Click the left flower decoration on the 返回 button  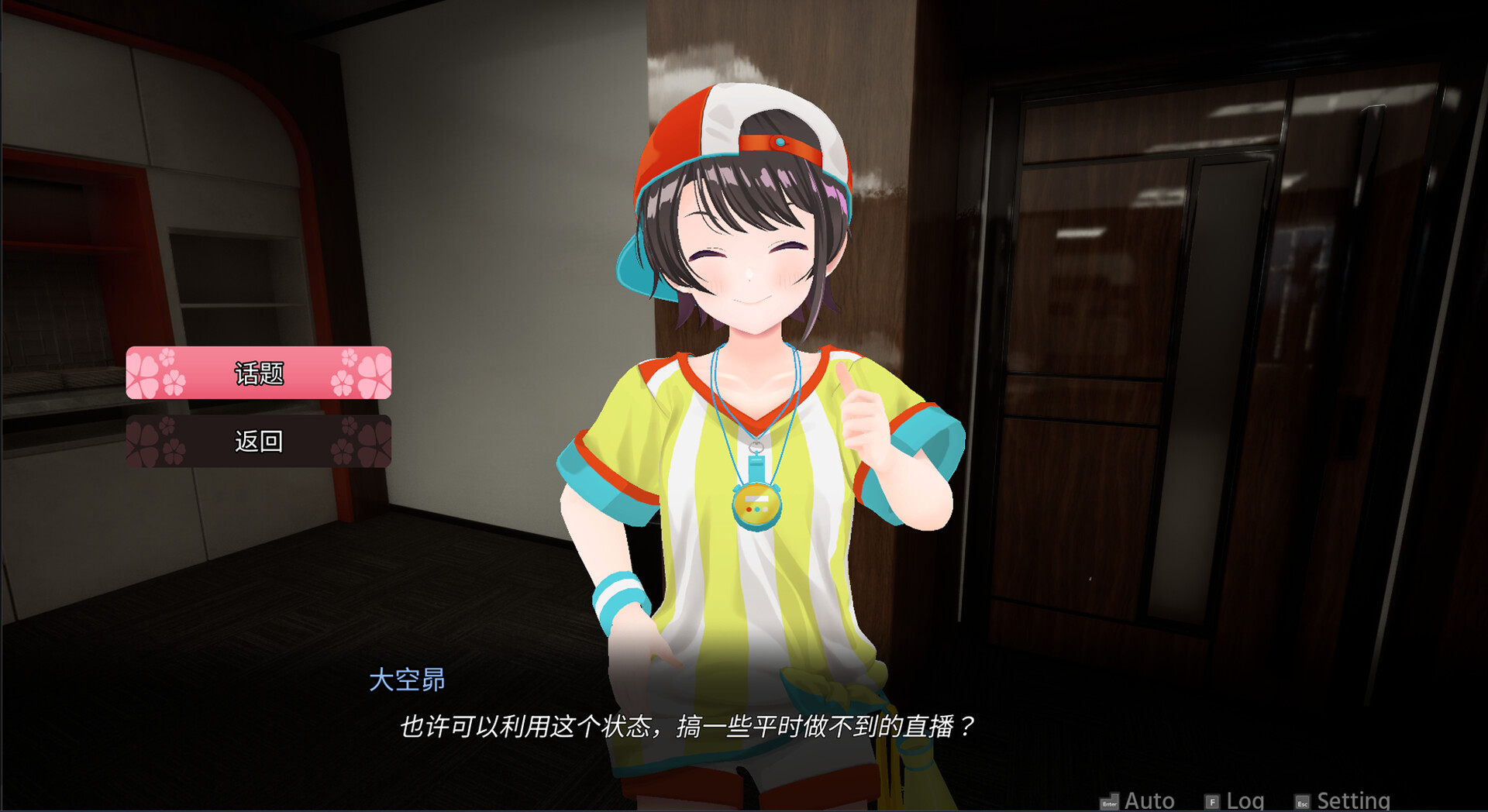point(147,442)
